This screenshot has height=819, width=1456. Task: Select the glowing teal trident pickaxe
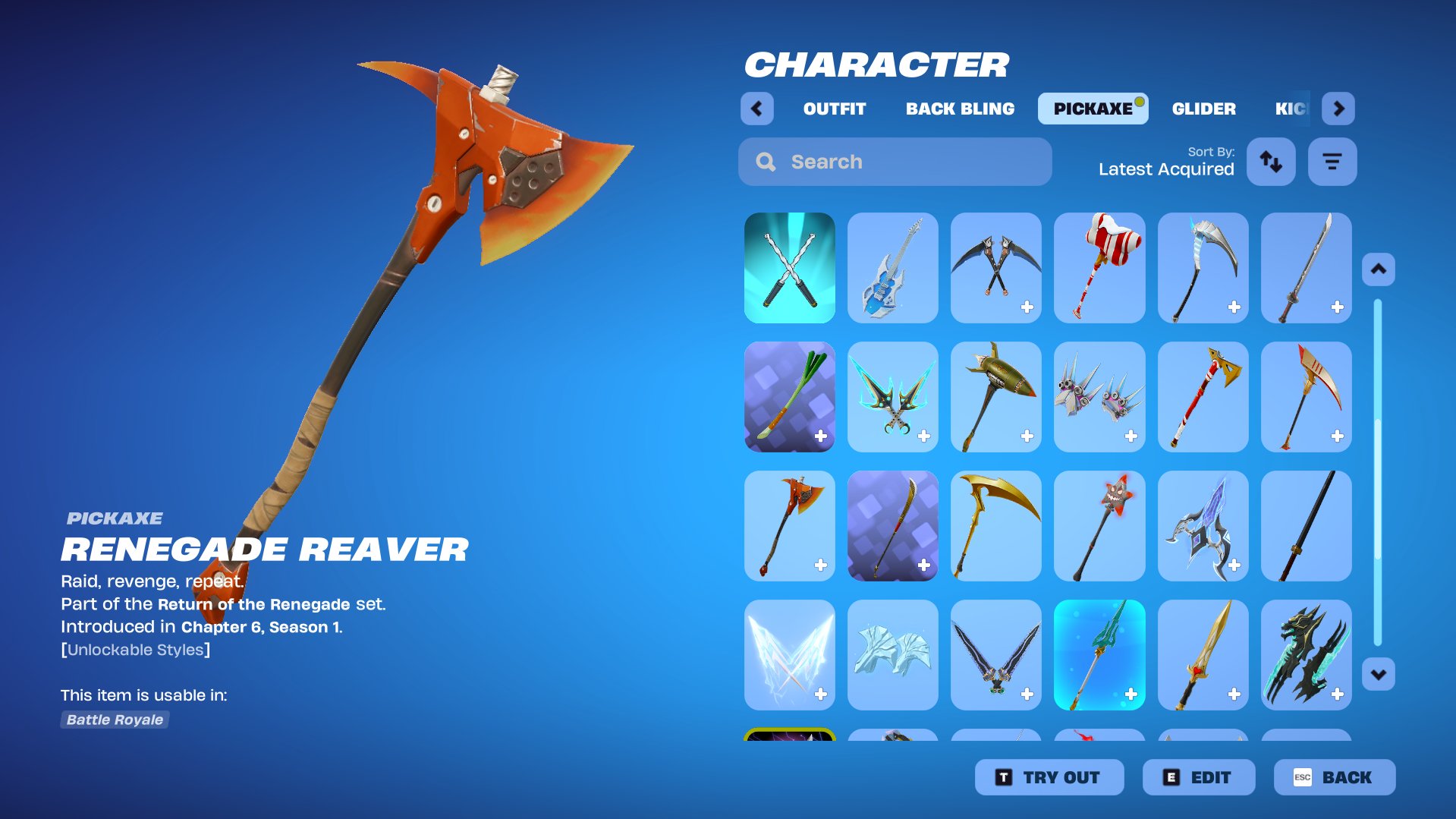click(1099, 654)
